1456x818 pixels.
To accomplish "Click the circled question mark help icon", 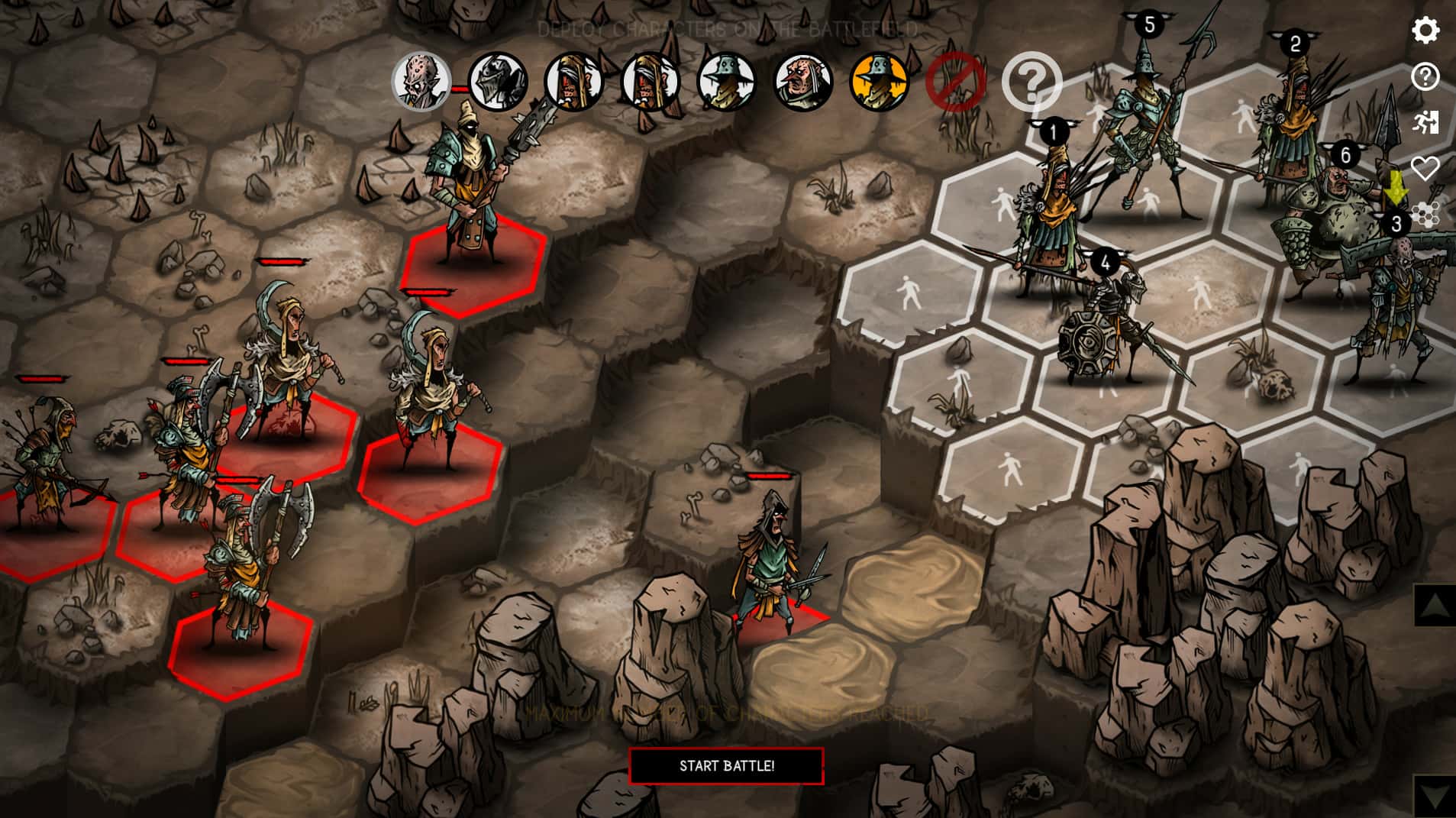I will pos(1425,76).
